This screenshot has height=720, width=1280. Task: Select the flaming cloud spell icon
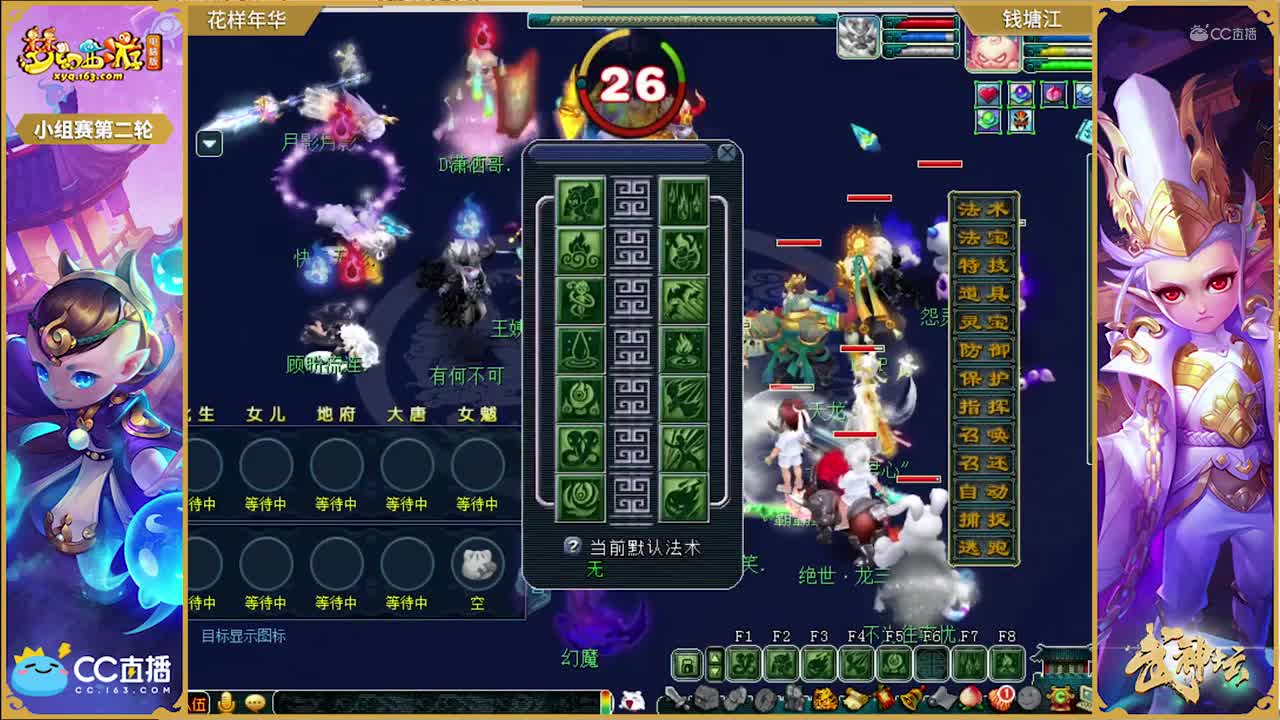pos(583,251)
